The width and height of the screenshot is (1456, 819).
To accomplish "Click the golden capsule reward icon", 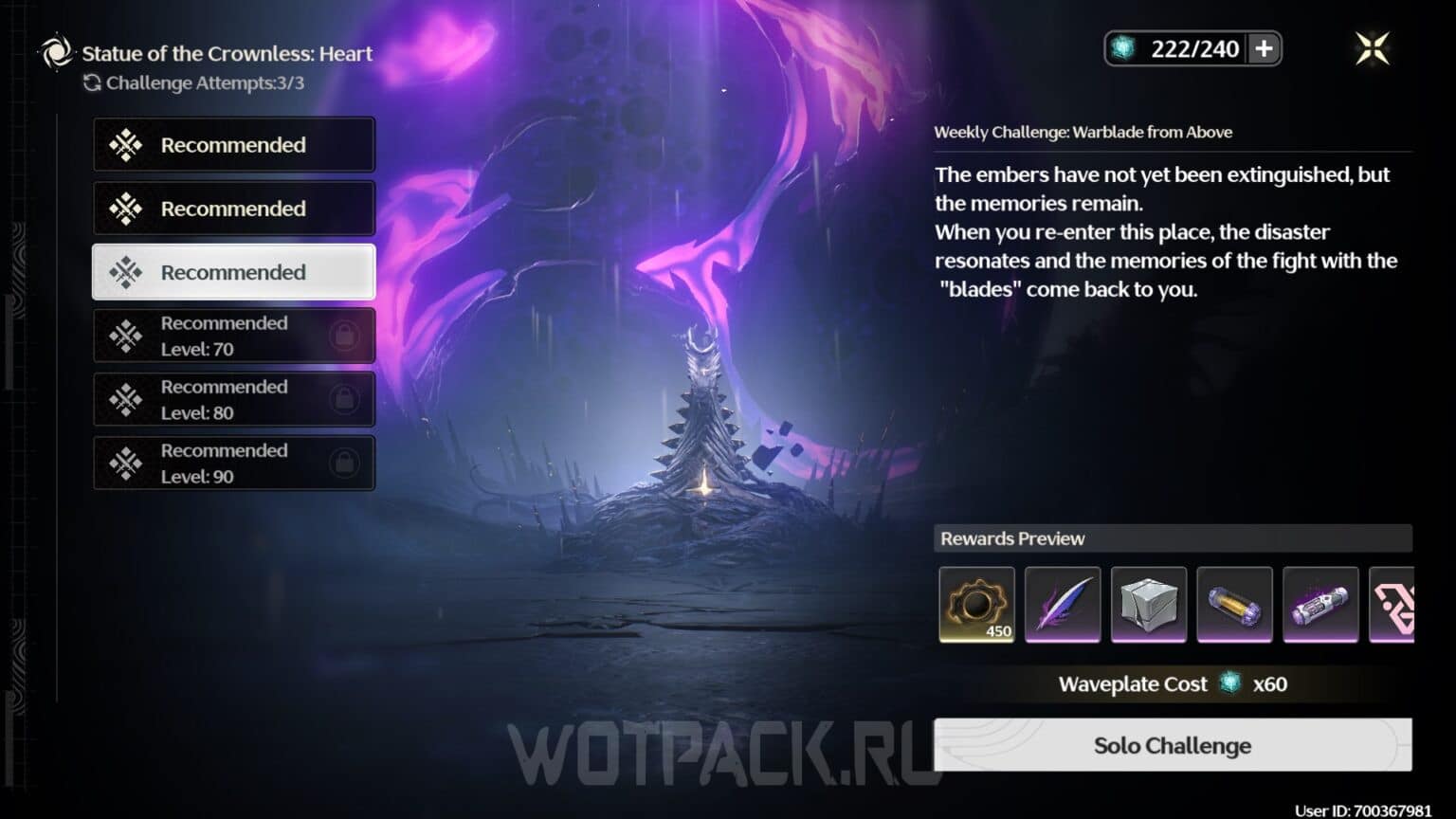I will (1235, 605).
